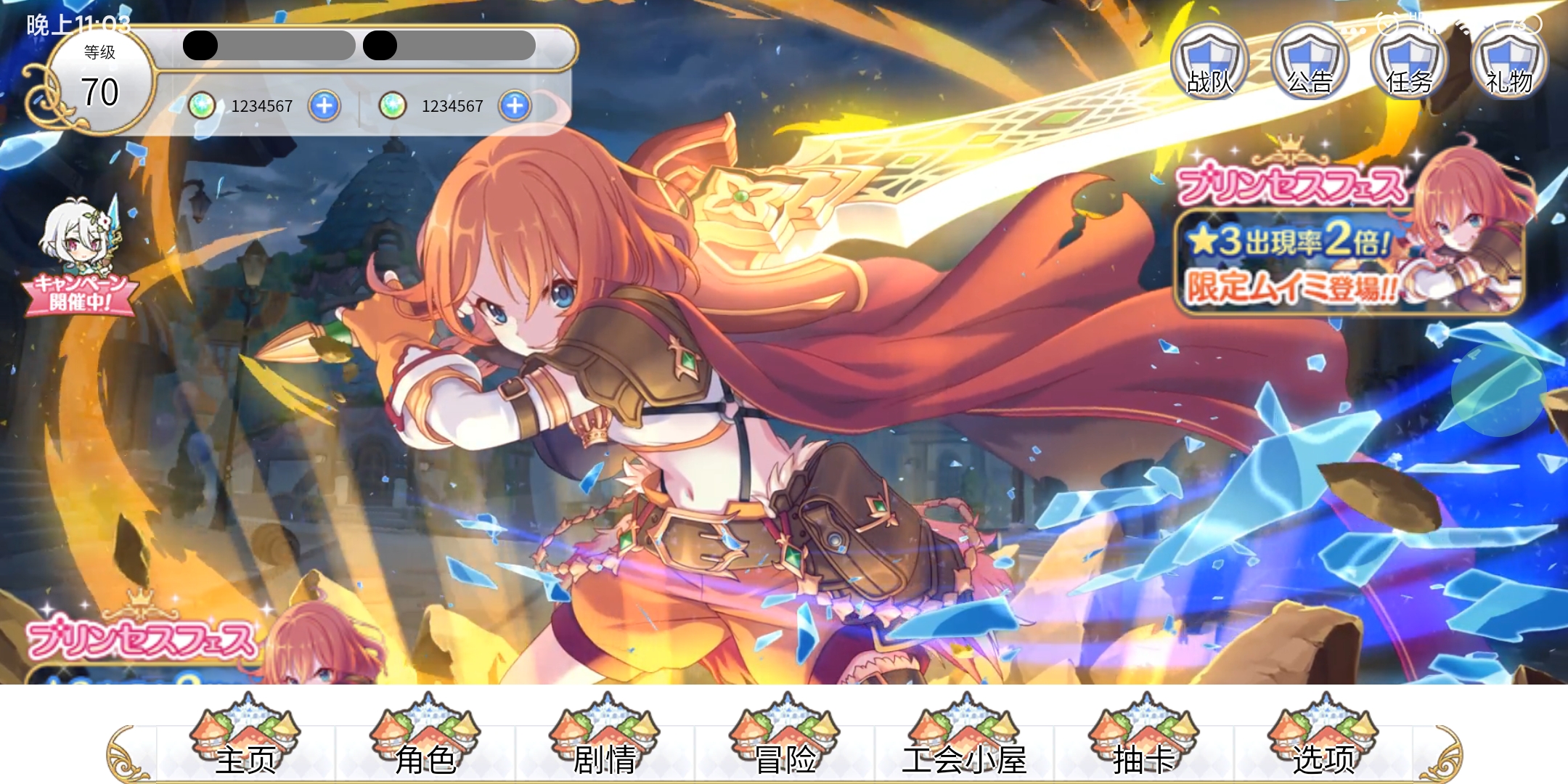Open the 任务 missions button
The width and height of the screenshot is (1568, 784).
click(1409, 63)
